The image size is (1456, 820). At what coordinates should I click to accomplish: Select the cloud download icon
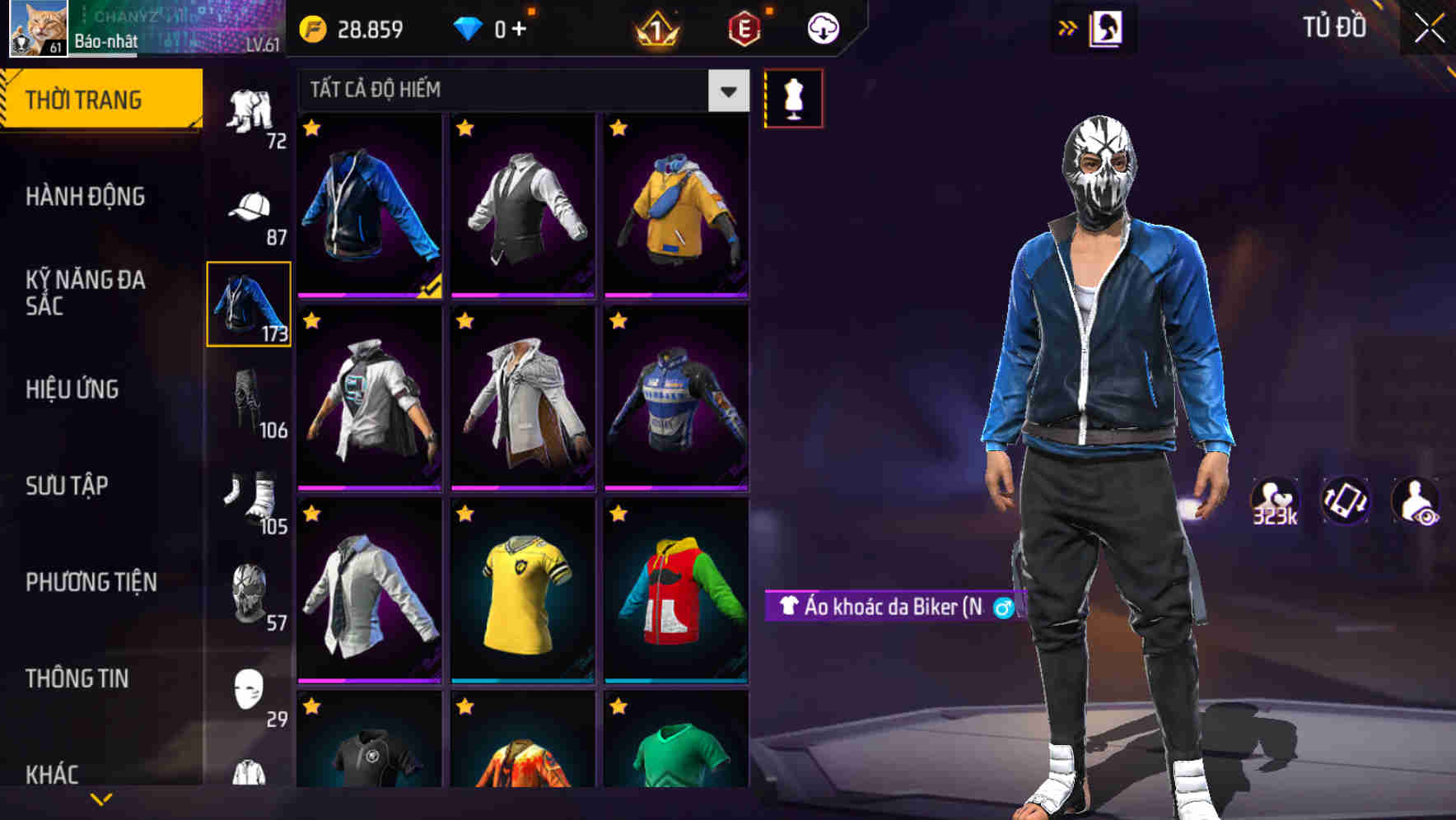tap(823, 27)
